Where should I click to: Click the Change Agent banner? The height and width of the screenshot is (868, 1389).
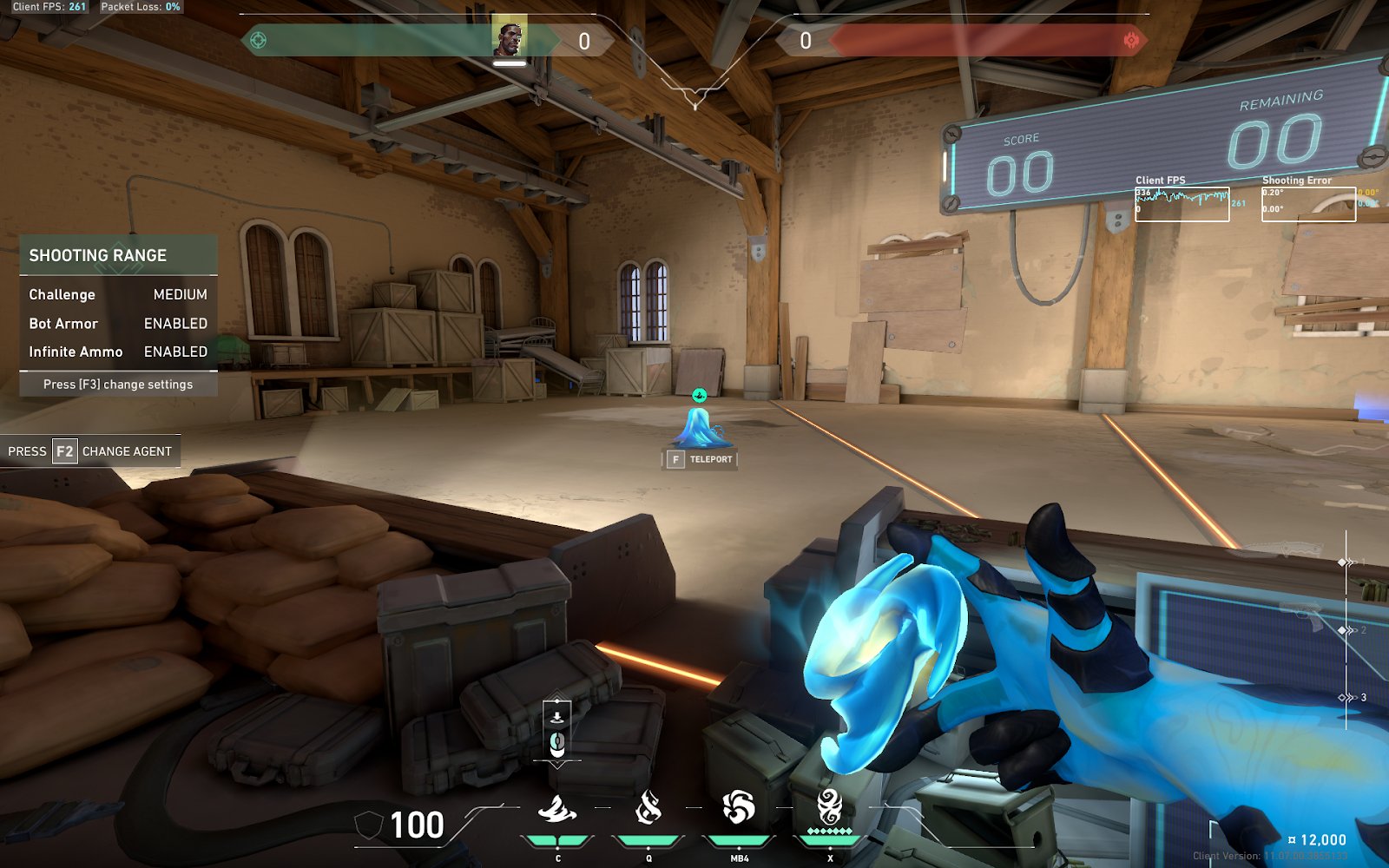click(90, 451)
